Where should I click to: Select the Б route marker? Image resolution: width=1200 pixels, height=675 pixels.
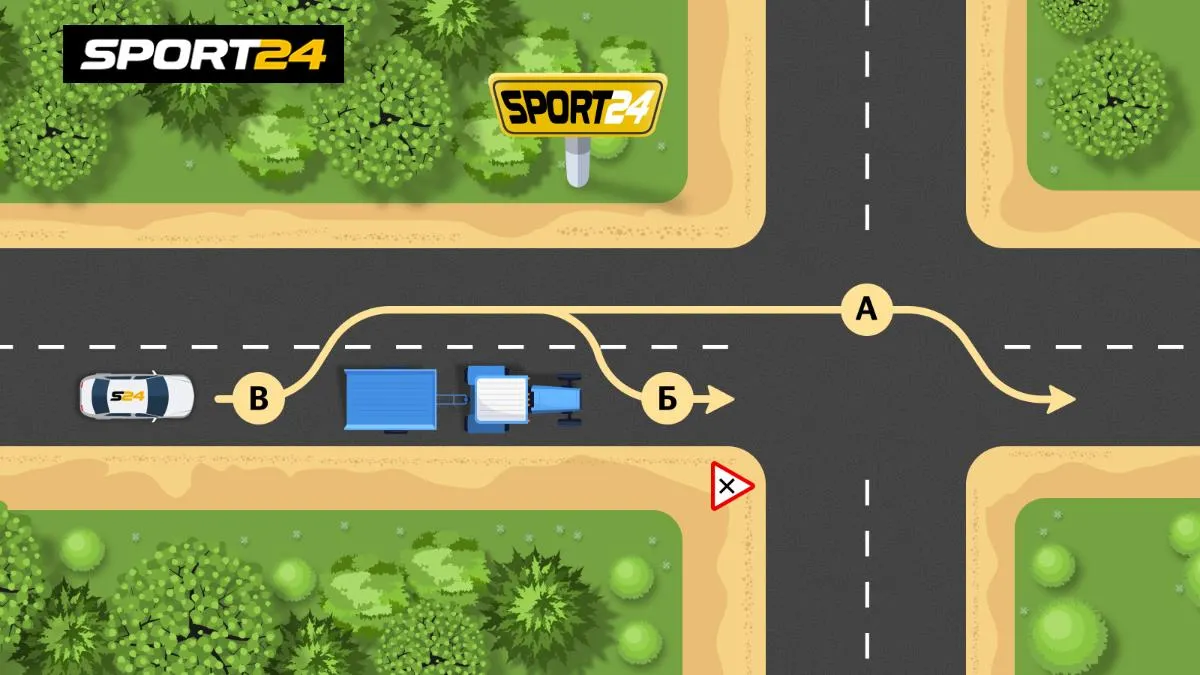point(667,399)
